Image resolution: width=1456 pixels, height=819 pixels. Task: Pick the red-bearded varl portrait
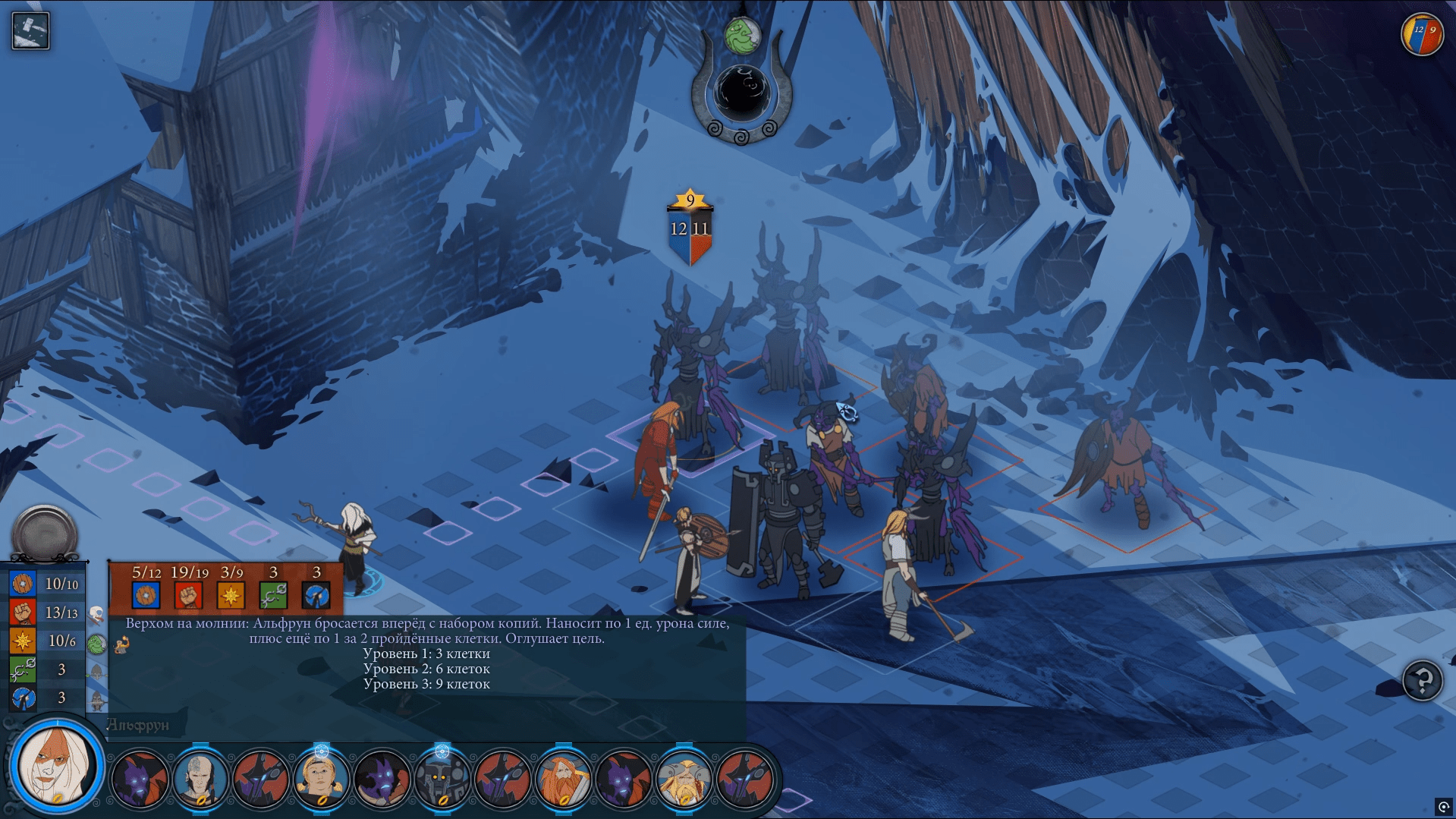point(563,778)
